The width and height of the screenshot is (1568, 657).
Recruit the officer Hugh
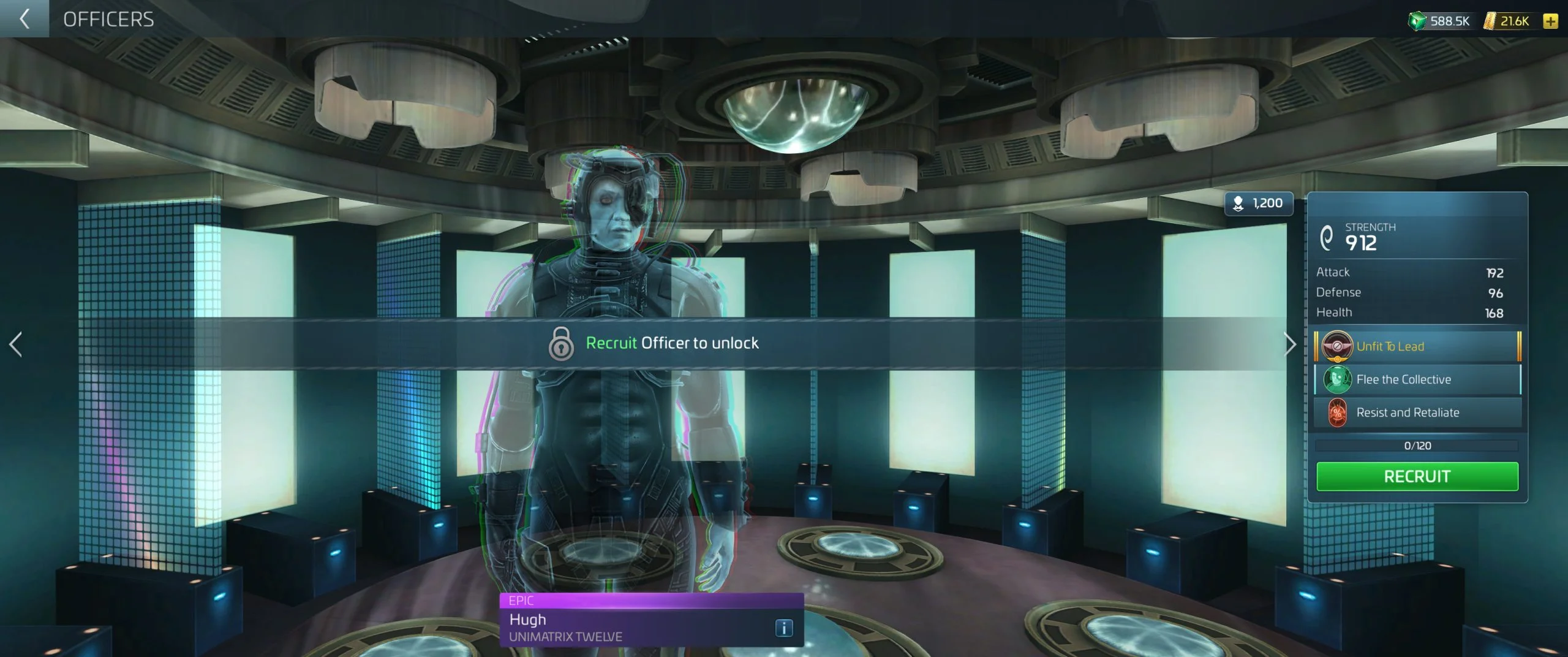[x=1417, y=476]
